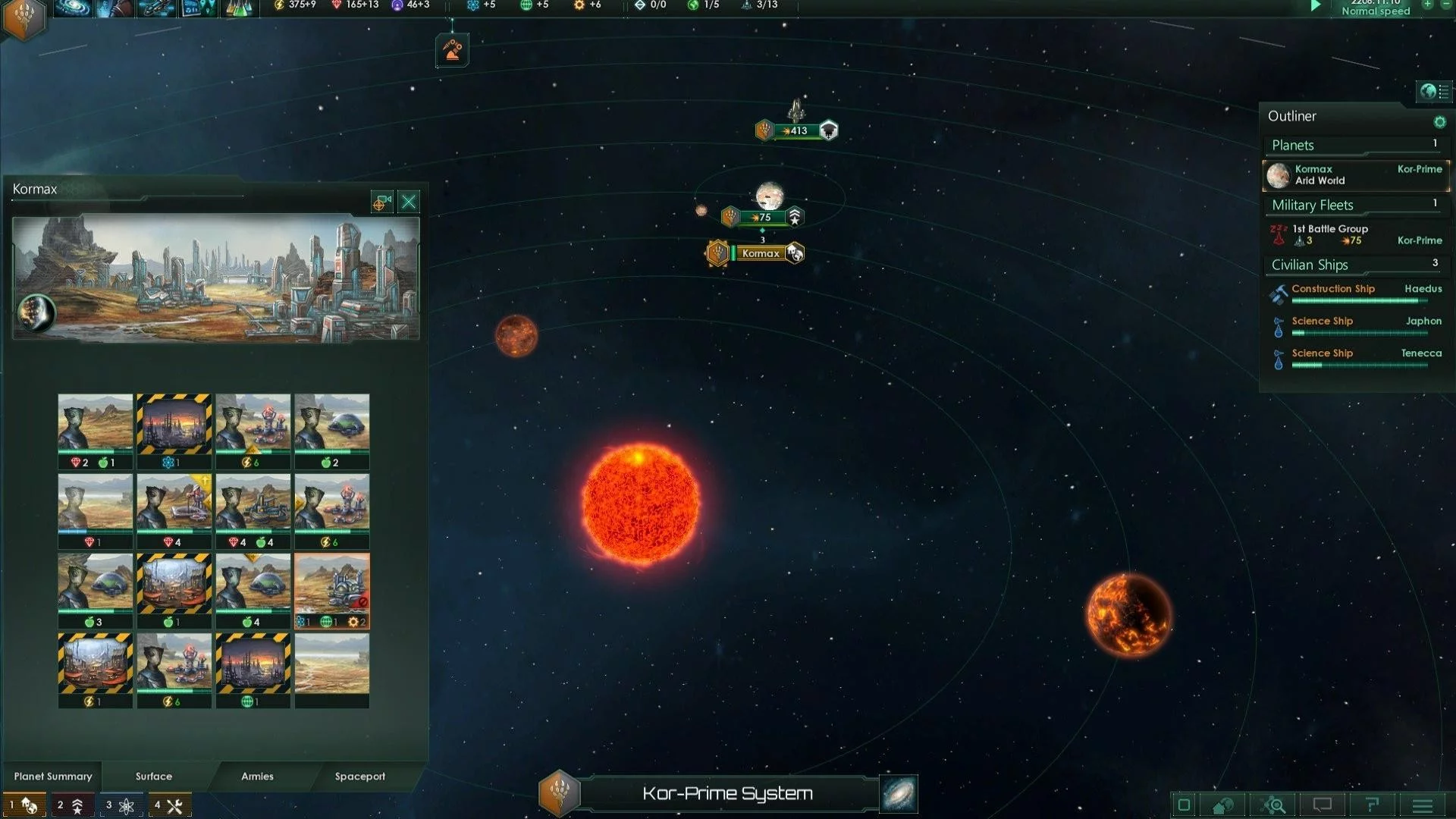Screen dimensions: 1456x819
Task: Select the 413 power fleet marker
Action: click(795, 130)
